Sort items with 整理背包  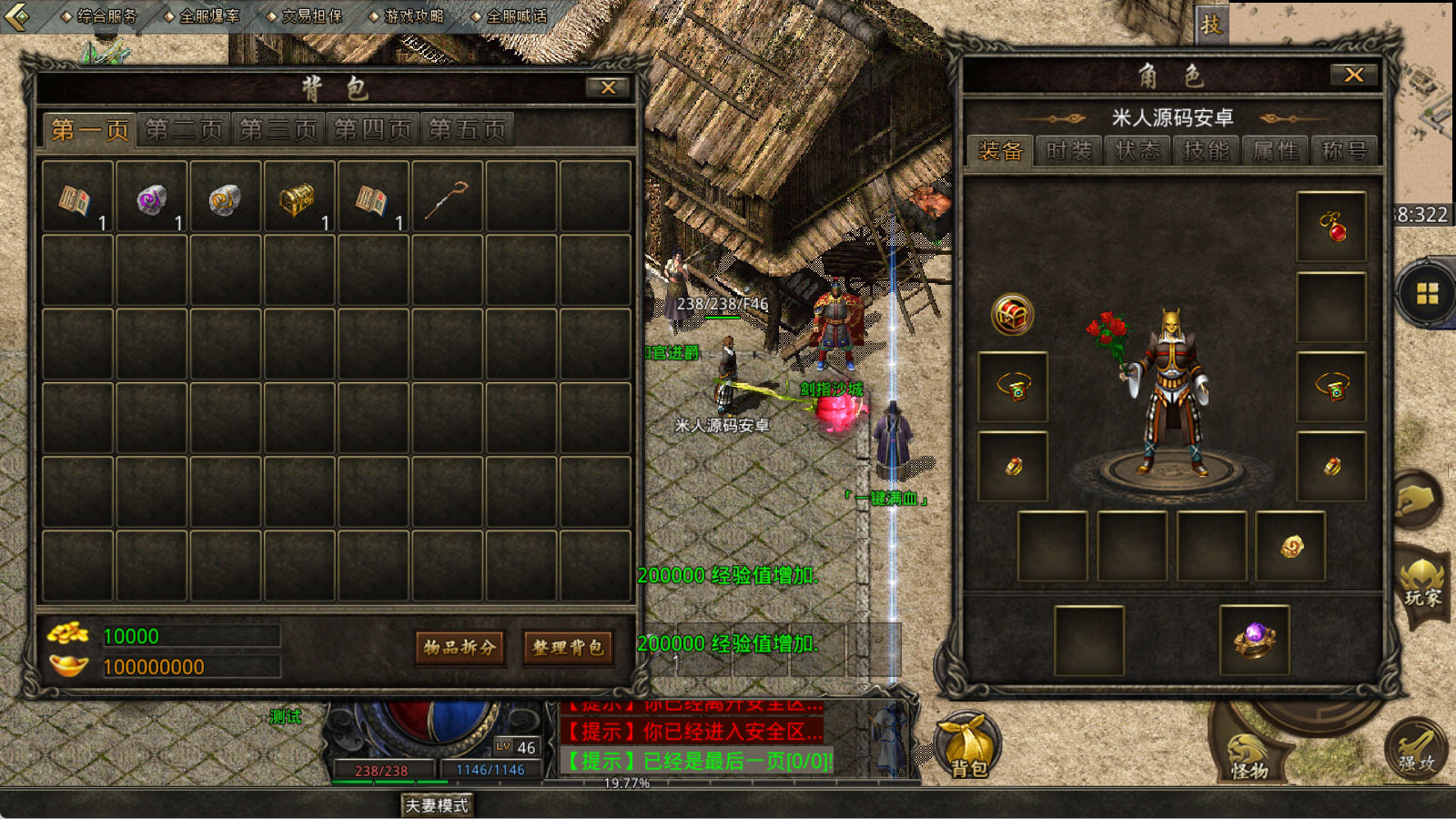(x=568, y=647)
